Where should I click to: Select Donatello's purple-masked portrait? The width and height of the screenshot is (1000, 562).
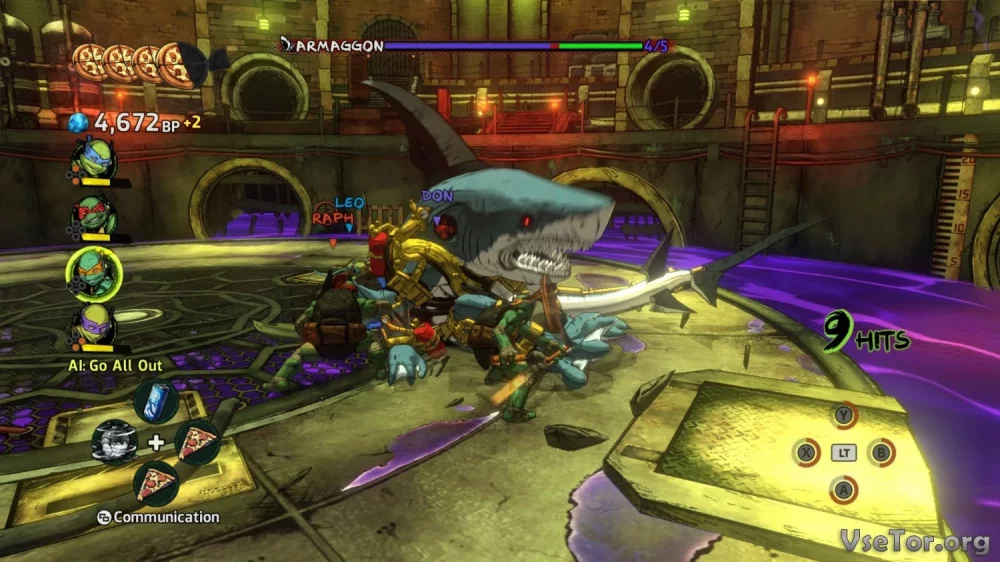pyautogui.click(x=96, y=326)
